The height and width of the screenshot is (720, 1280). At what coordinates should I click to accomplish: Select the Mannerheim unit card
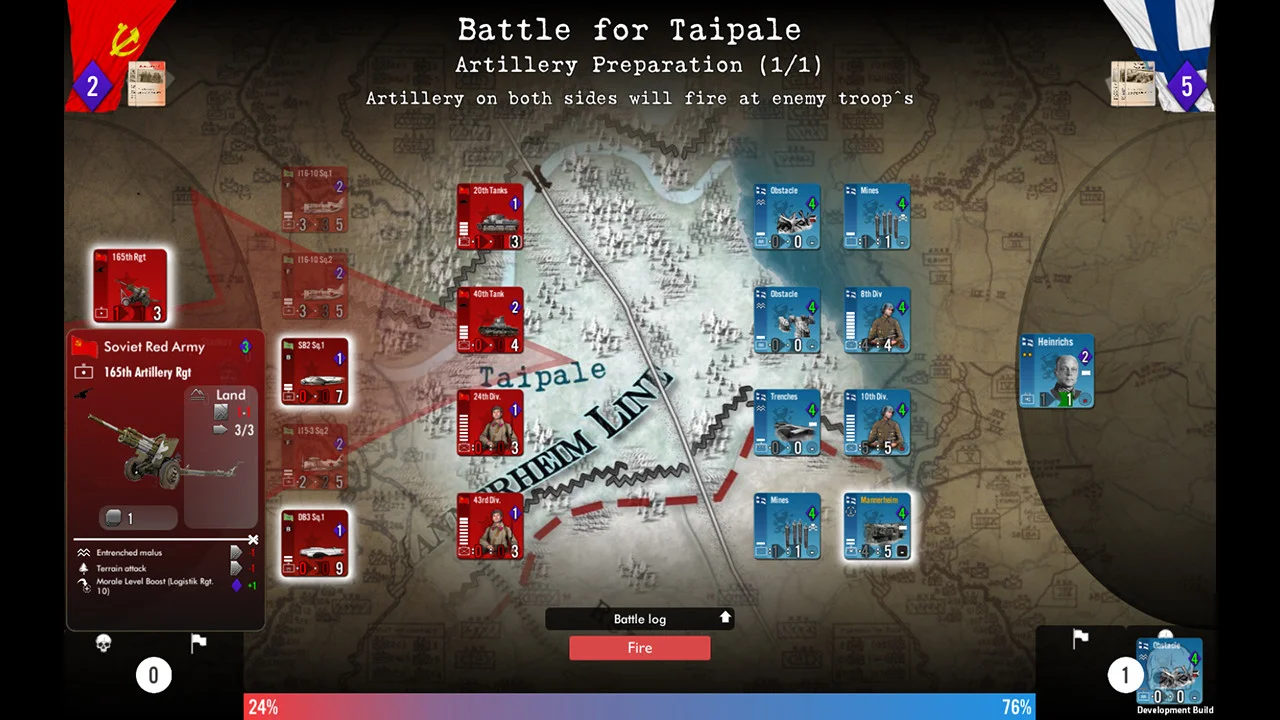pos(877,527)
